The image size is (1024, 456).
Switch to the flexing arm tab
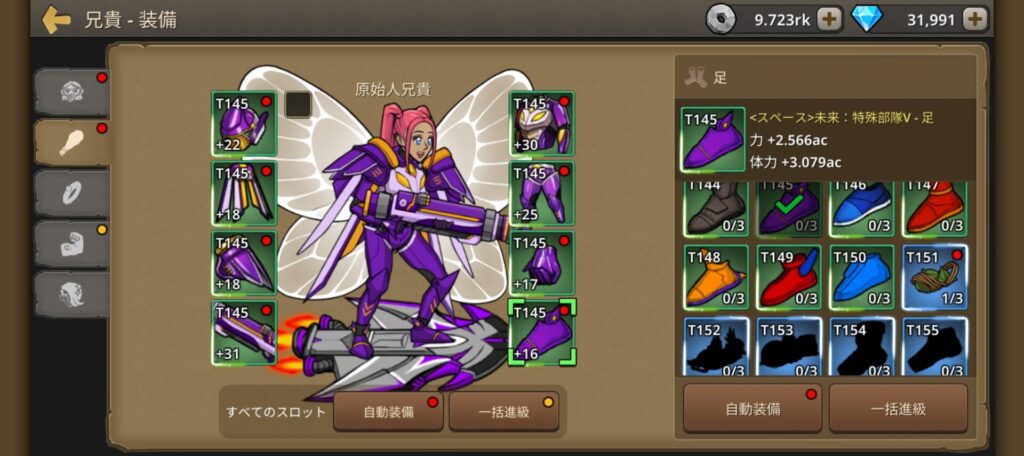click(71, 243)
